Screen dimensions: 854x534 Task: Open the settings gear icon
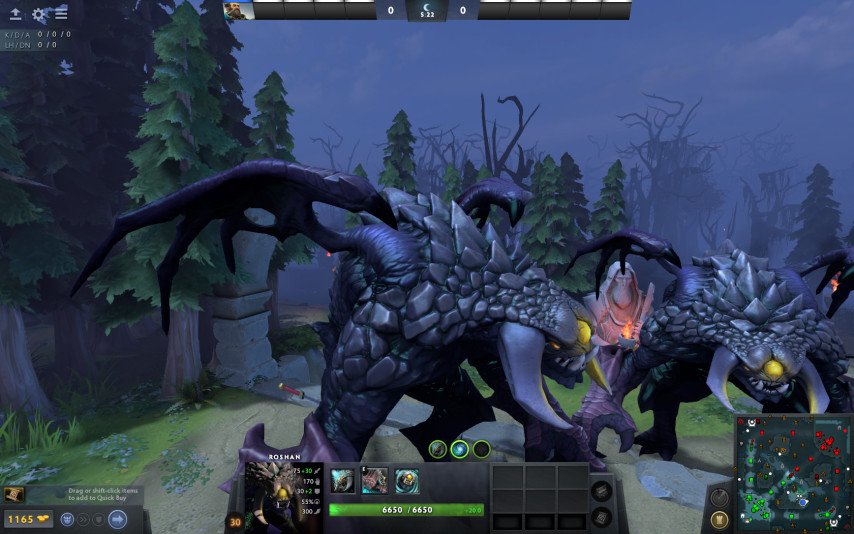39,14
